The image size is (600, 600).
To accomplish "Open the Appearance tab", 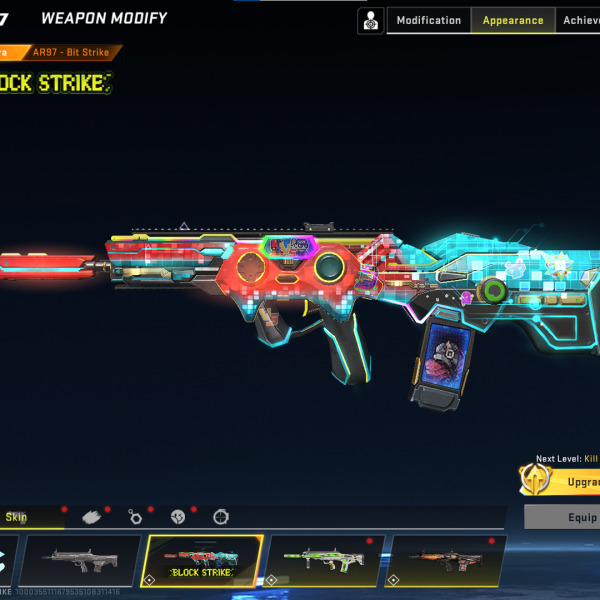I will point(513,21).
